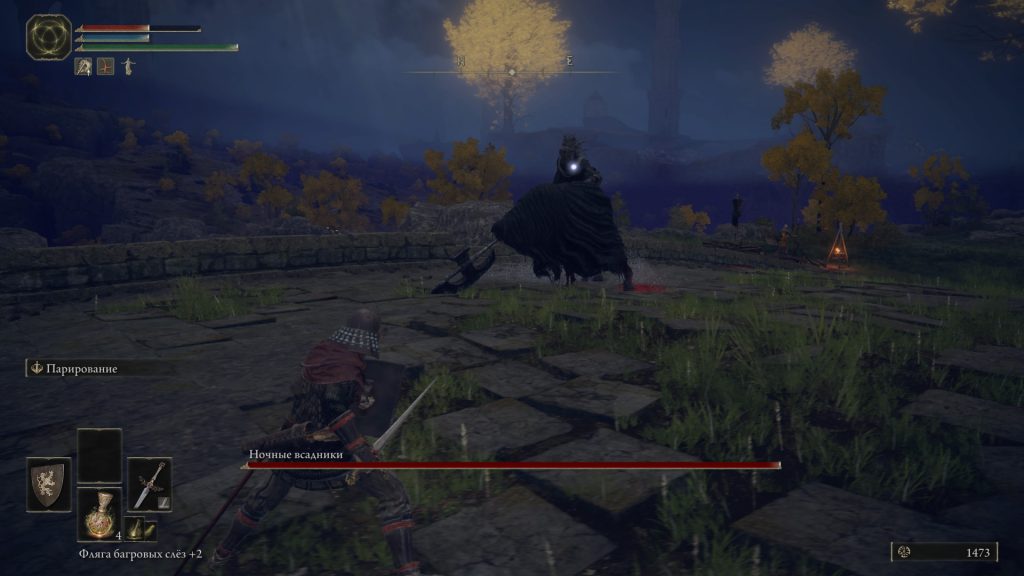Viewport: 1024px width, 576px height.
Task: Click the red-cross status effect icon
Action: click(x=106, y=67)
